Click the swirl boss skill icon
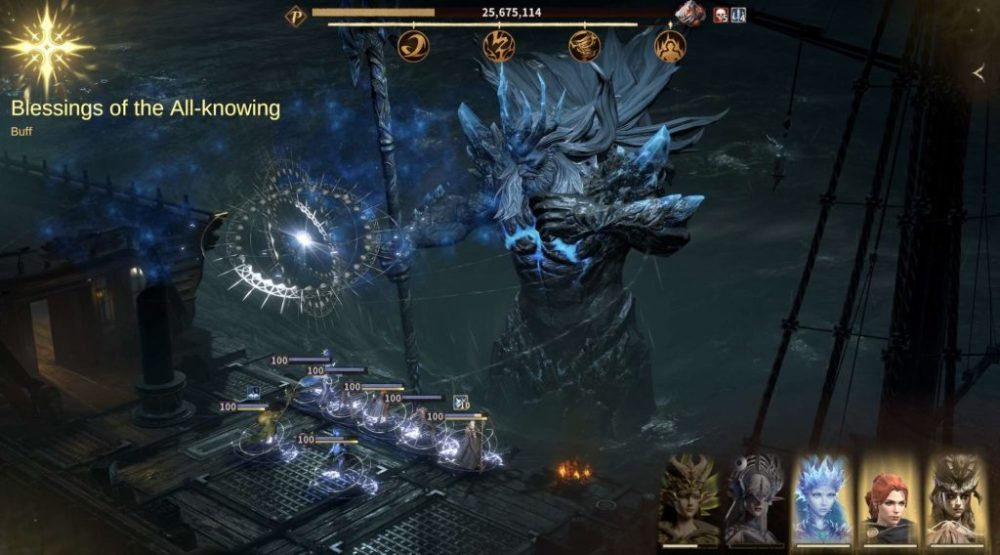The image size is (1000, 555). click(x=413, y=45)
